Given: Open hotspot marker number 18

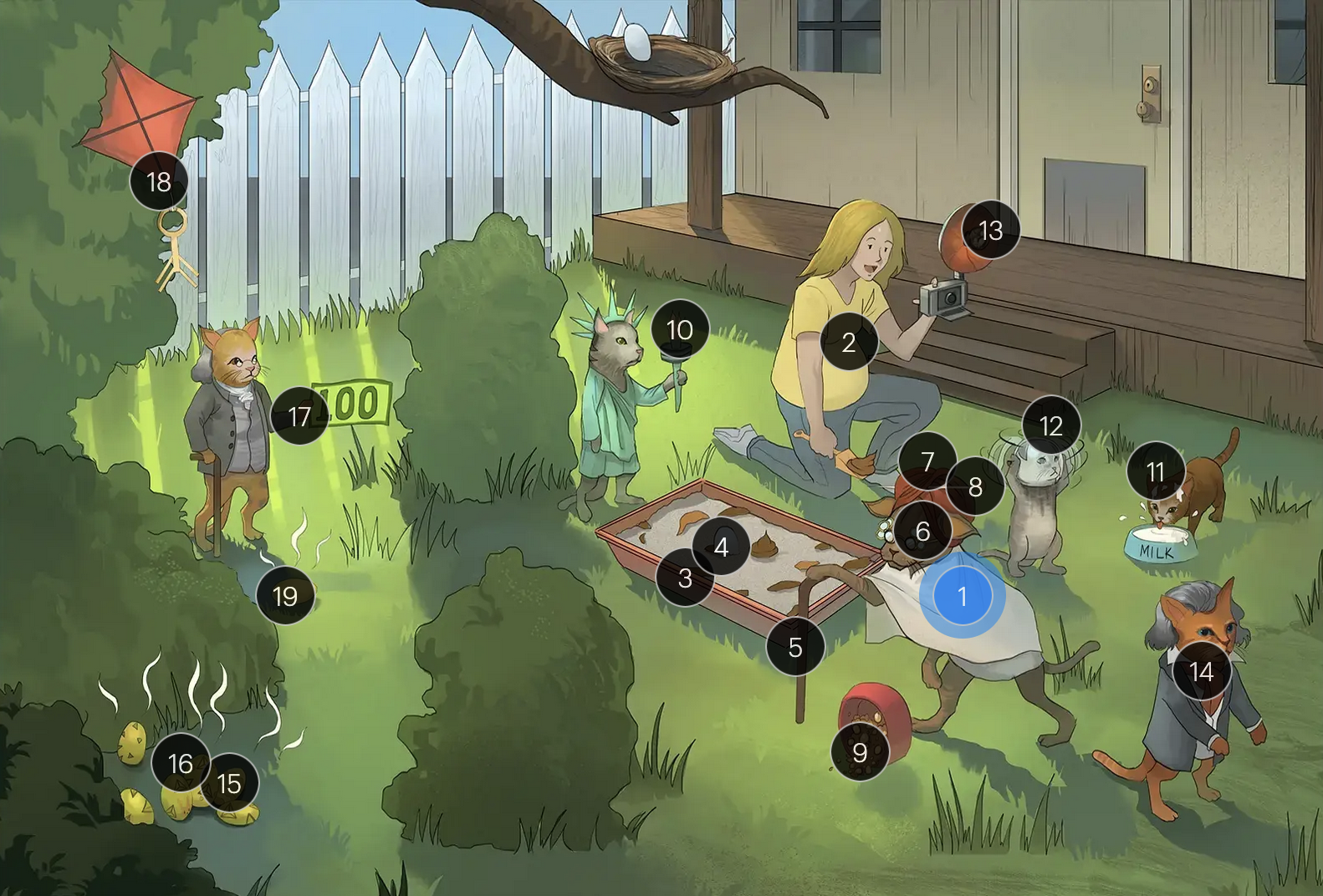Looking at the screenshot, I should click(159, 181).
